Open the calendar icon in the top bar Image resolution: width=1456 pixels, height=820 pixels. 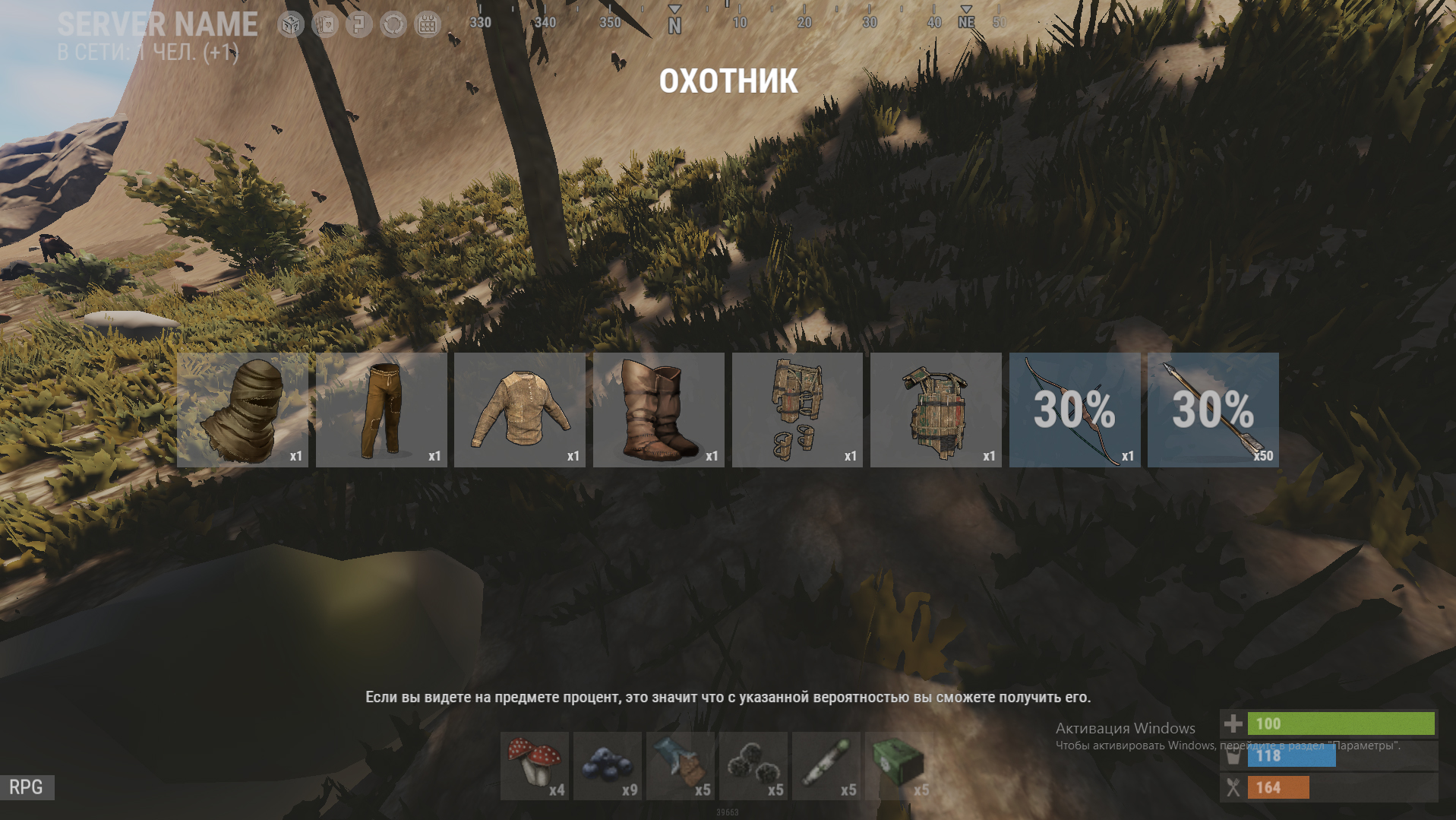click(428, 24)
